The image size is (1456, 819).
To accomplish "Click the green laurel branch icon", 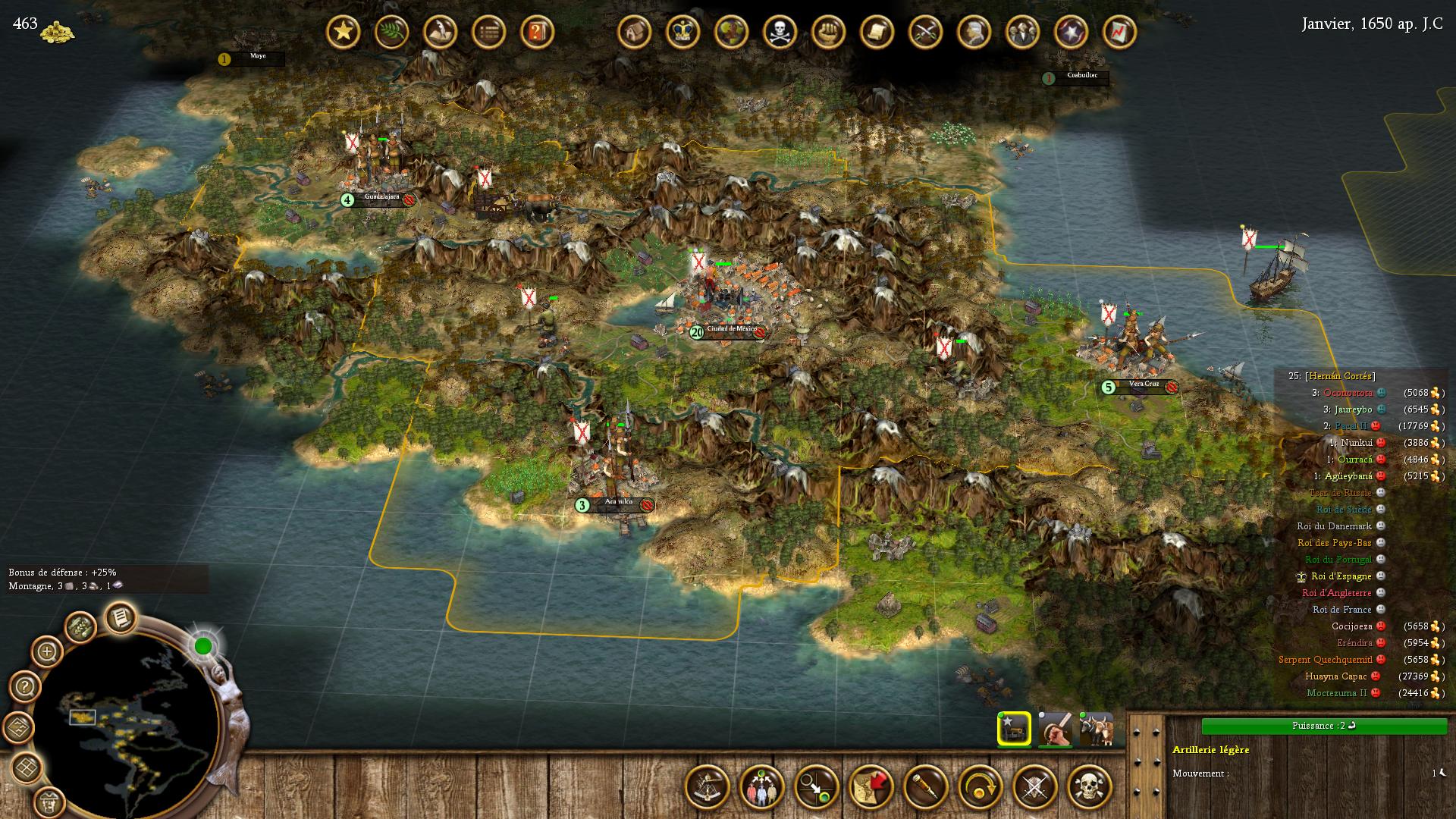I will click(x=391, y=32).
